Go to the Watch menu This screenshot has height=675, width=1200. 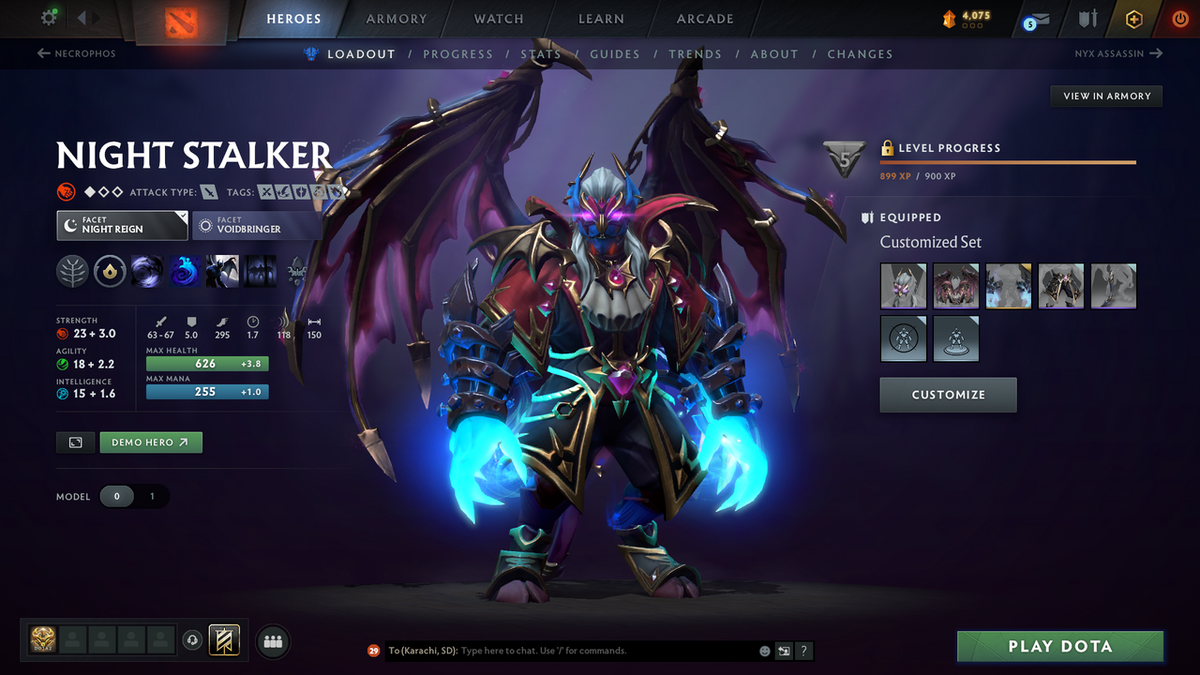499,19
